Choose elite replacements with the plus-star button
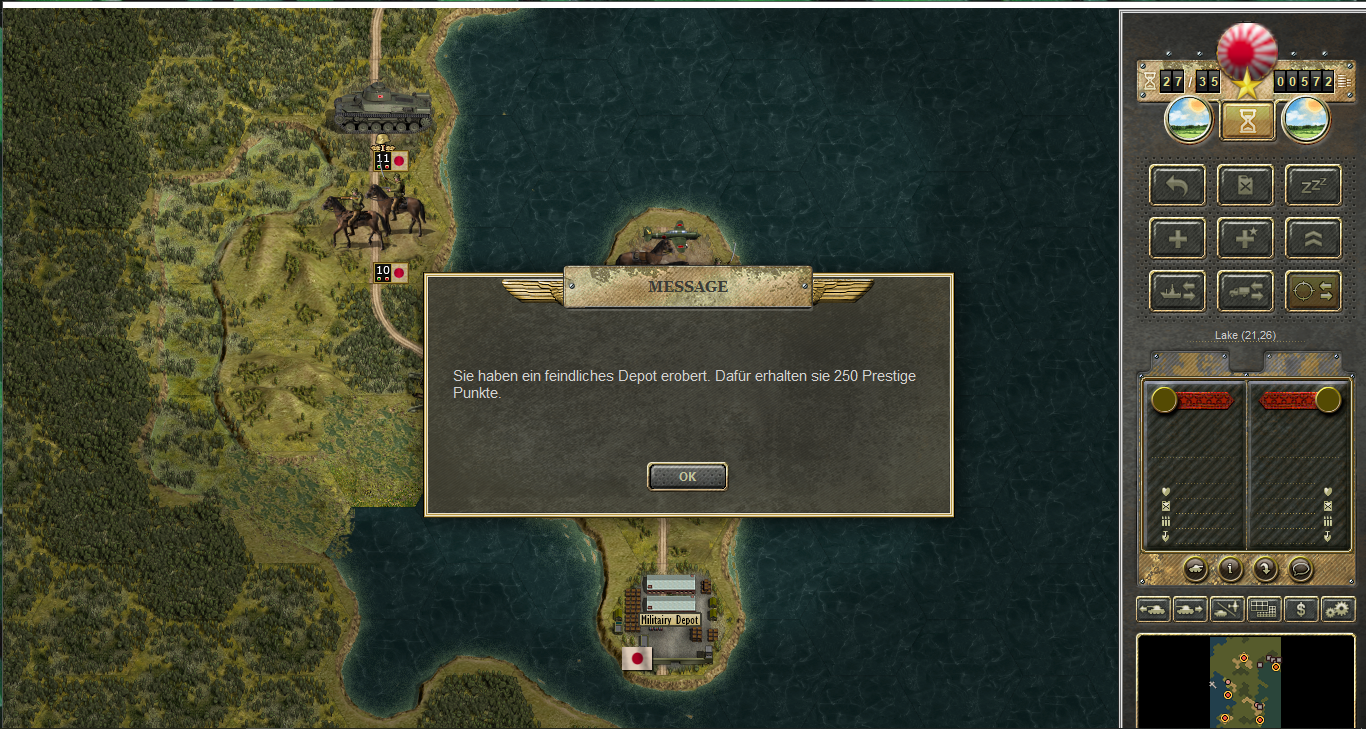Screen dimensions: 1366x729 click(1245, 239)
